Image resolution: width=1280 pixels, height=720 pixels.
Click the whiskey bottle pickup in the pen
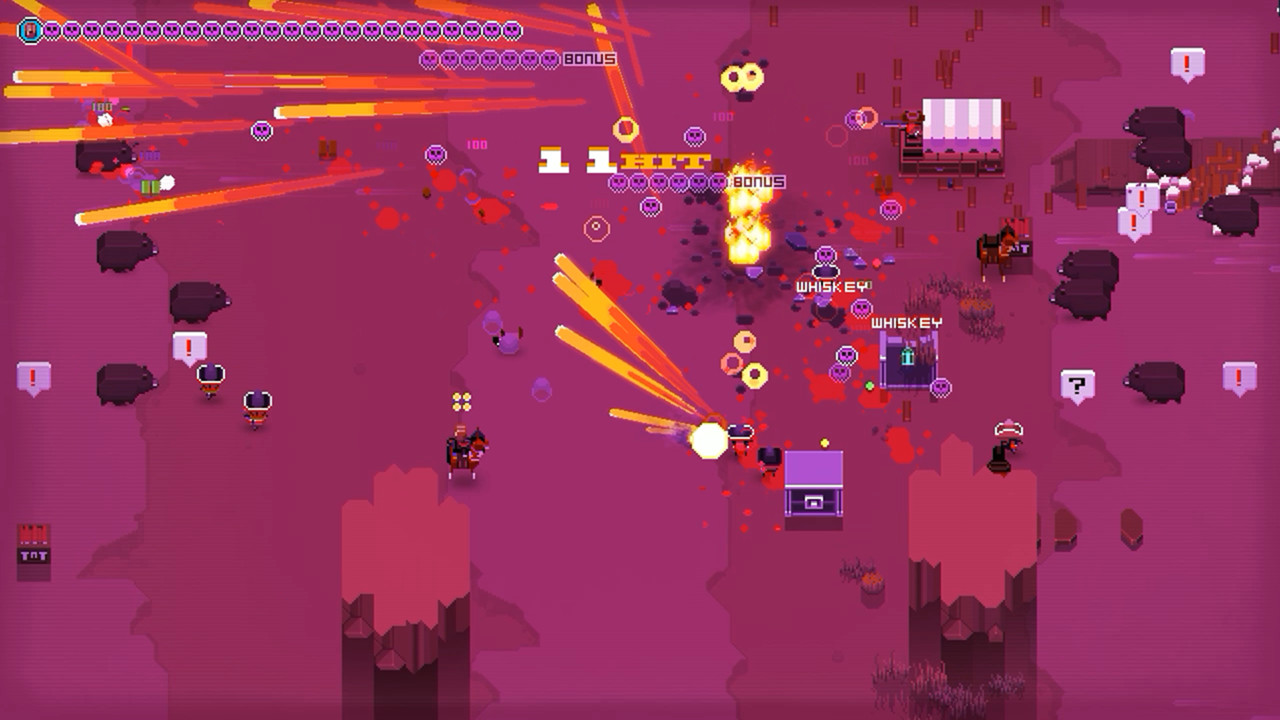pyautogui.click(x=906, y=355)
